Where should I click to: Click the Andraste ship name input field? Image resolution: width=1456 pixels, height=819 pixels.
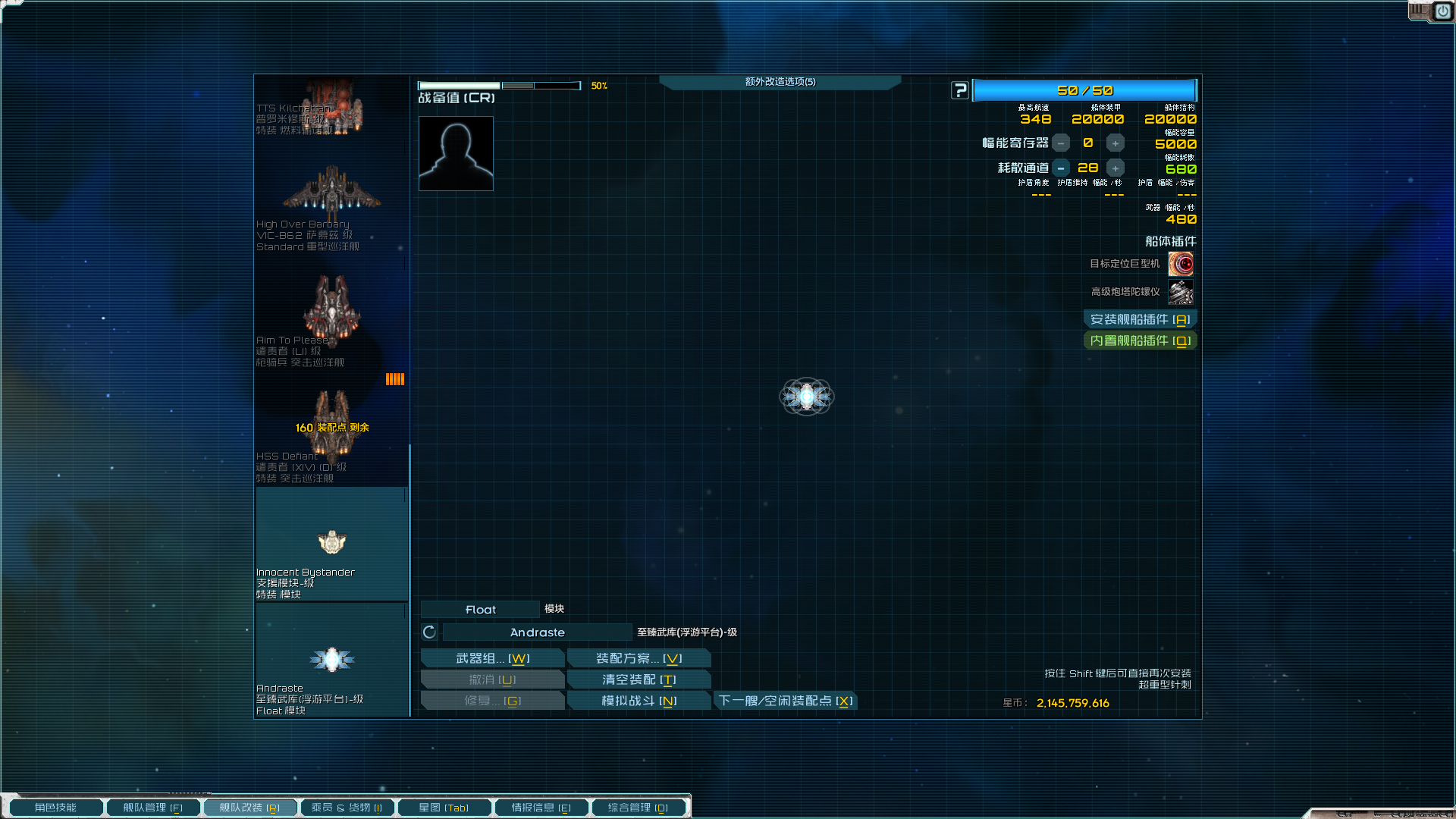(x=537, y=632)
